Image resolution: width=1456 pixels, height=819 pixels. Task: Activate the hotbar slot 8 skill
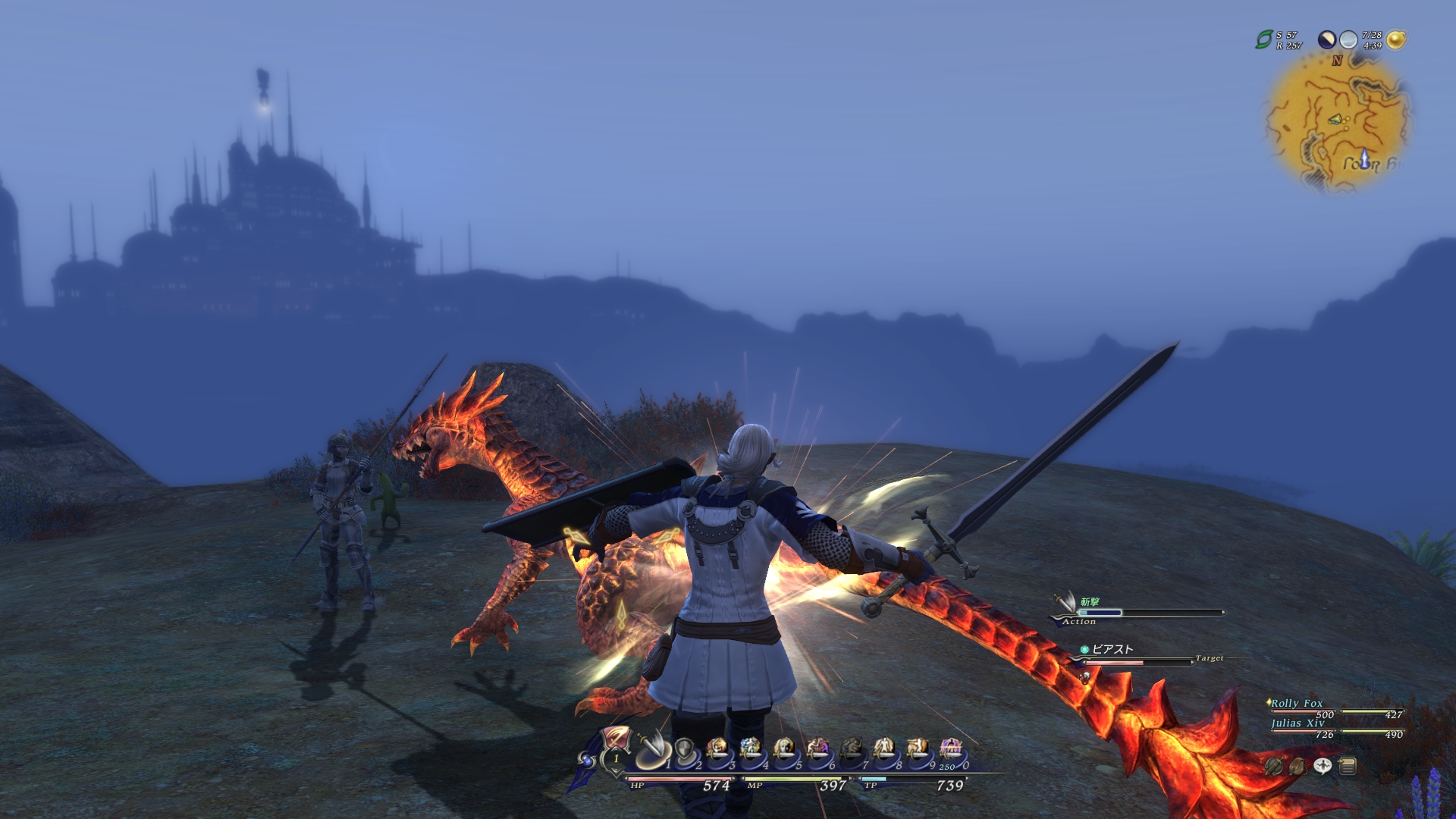click(x=884, y=750)
